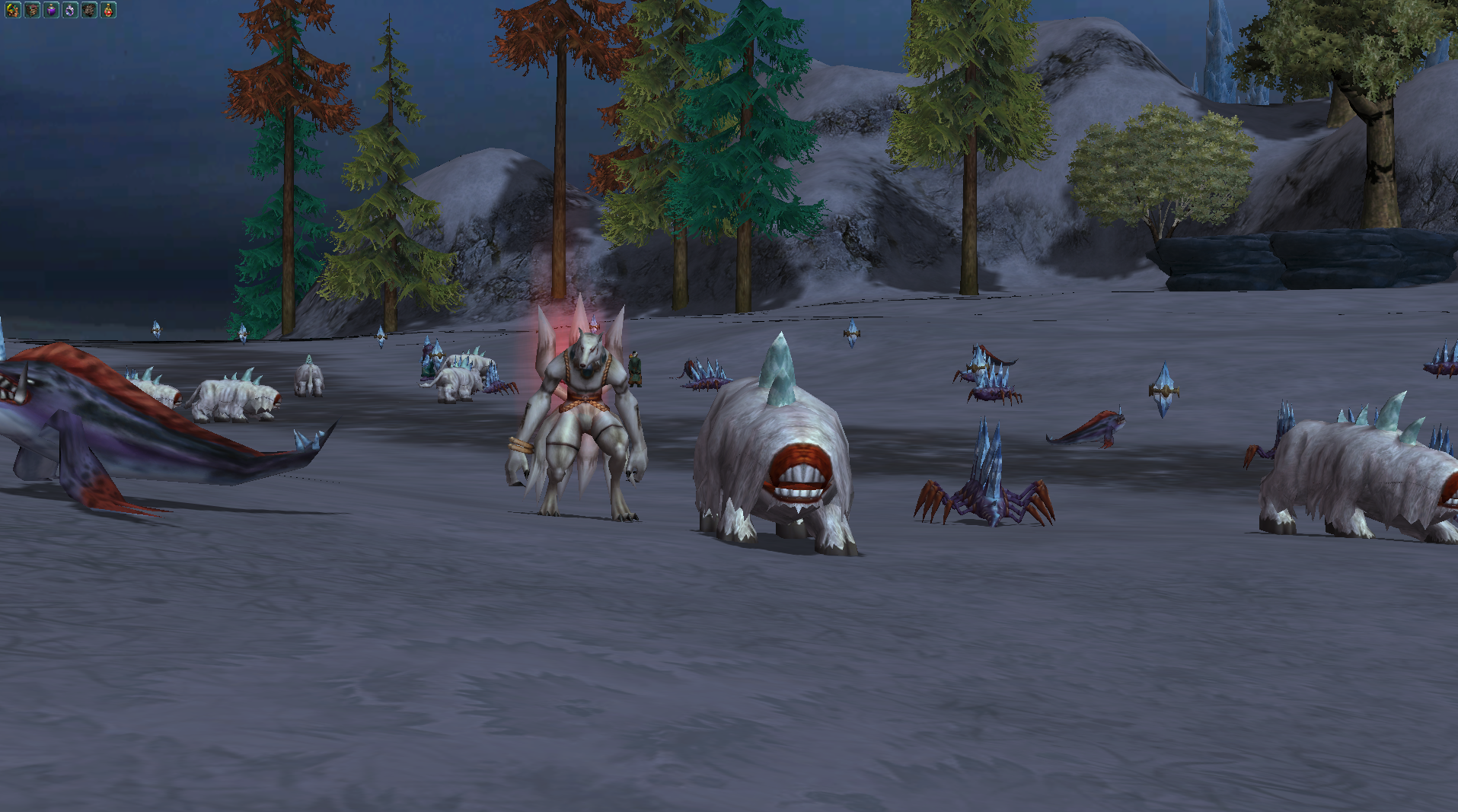The width and height of the screenshot is (1458, 812).
Task: Click the brown leather glove icon
Action: (x=89, y=10)
